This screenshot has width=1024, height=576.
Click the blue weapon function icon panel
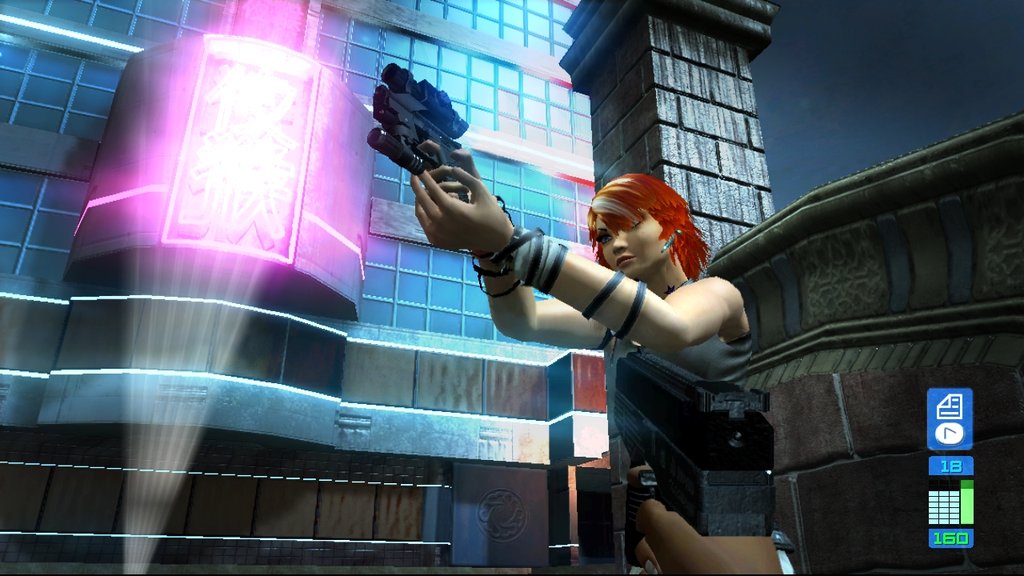coord(949,420)
